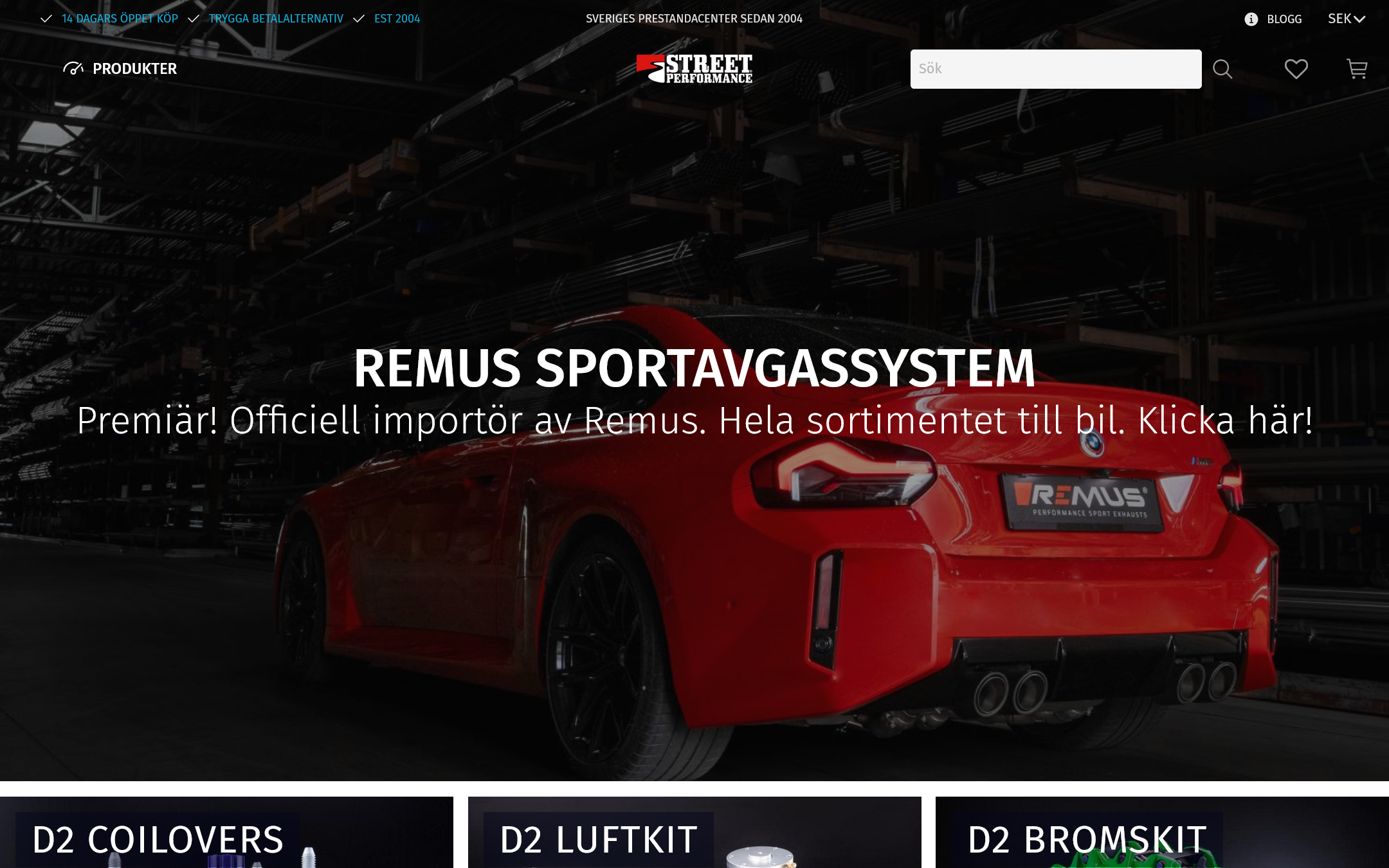Open the Trygga Betalalternativ link
Image resolution: width=1389 pixels, height=868 pixels.
(276, 19)
